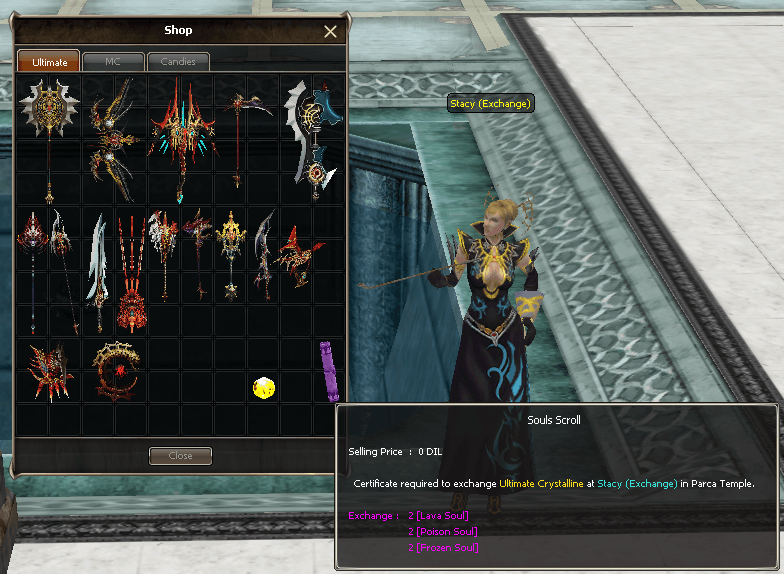
Task: Click the Close button below the shop grid
Action: [x=180, y=456]
